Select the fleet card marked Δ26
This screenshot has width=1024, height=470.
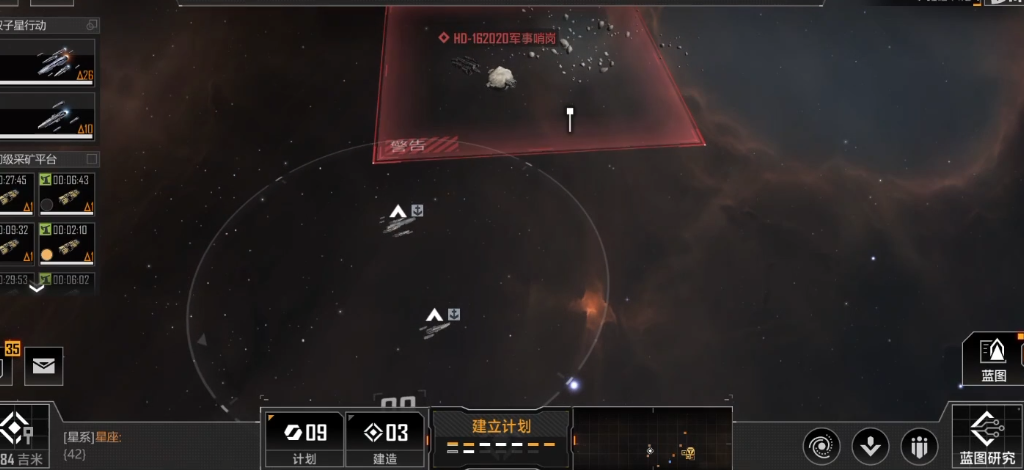pyautogui.click(x=48, y=63)
